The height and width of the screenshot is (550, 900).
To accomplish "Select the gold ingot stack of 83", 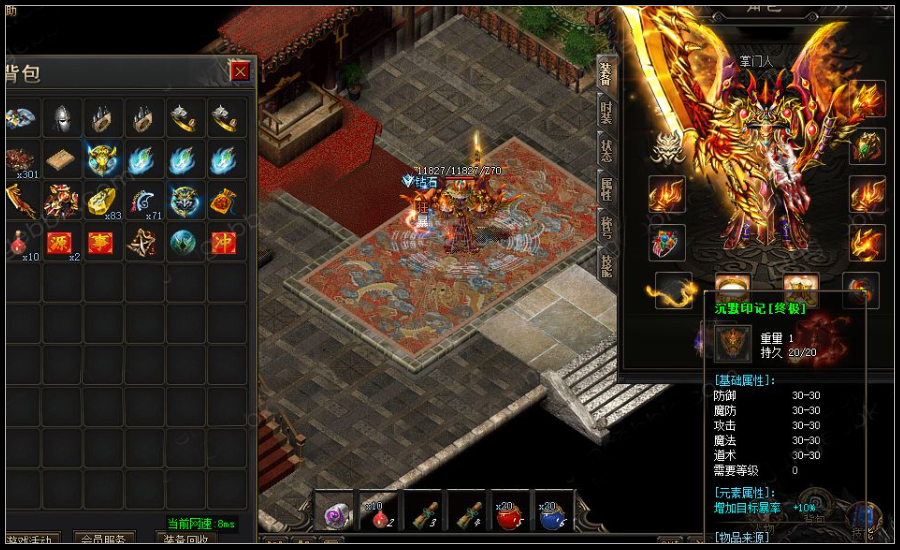I will [x=102, y=201].
